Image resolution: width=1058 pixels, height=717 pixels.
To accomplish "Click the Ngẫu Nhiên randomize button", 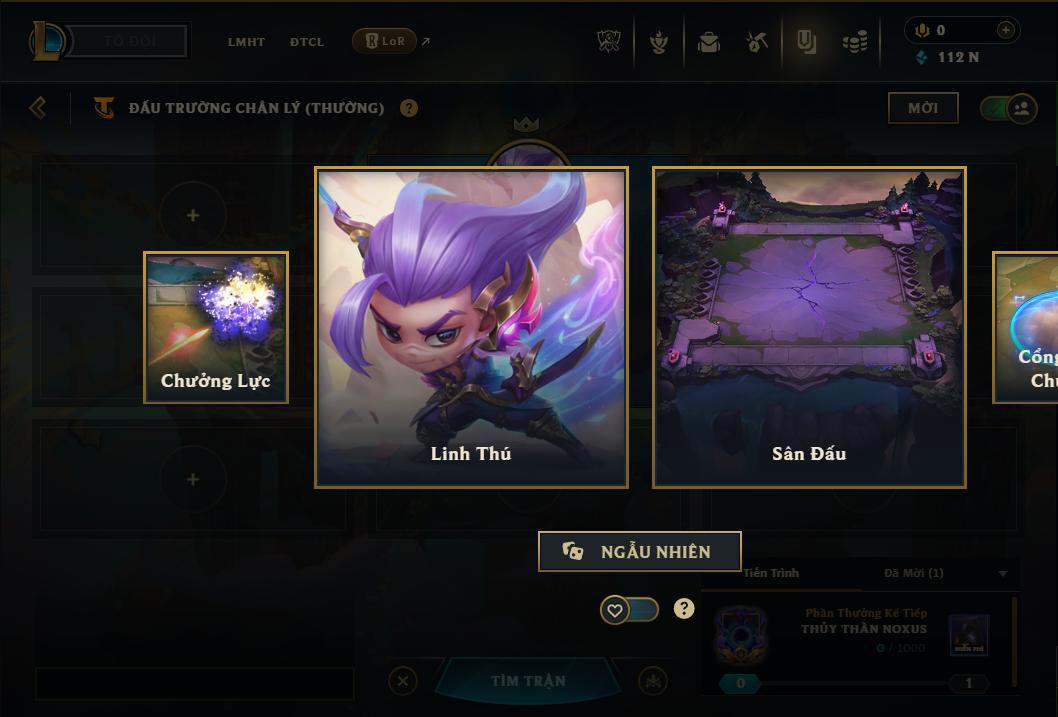I will click(x=640, y=551).
